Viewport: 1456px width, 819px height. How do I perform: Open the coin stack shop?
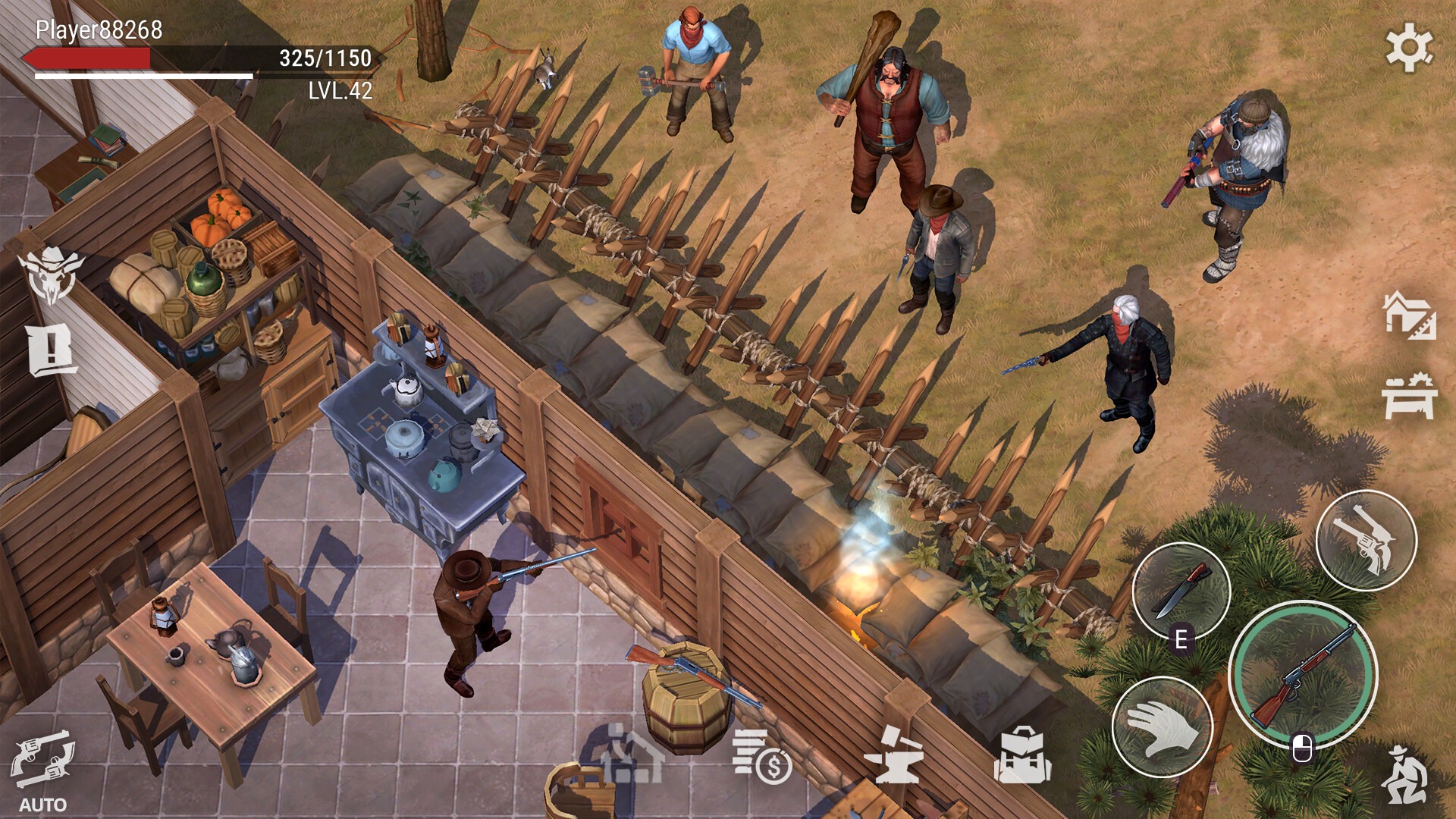tap(761, 756)
